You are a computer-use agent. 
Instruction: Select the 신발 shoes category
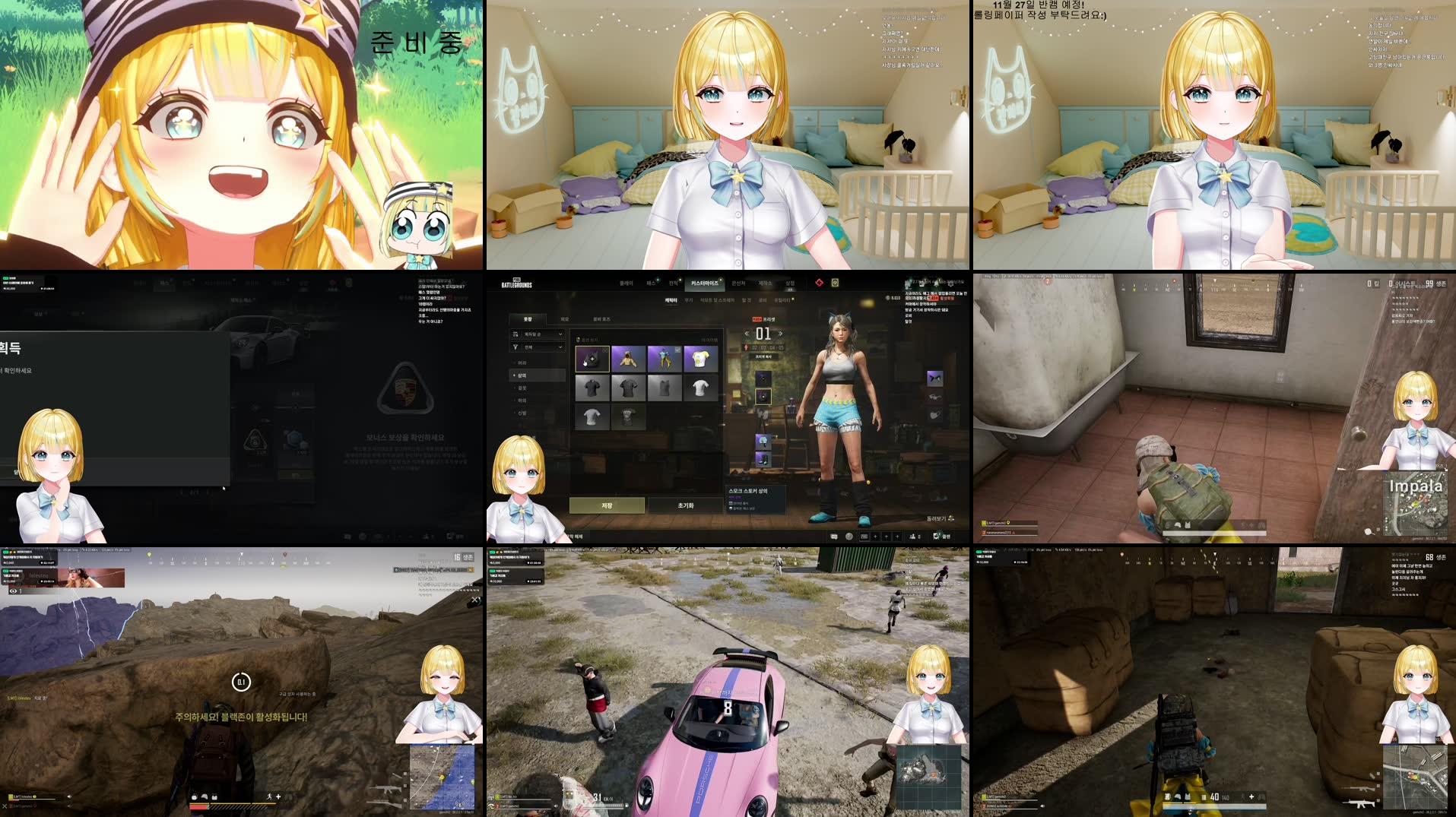[522, 413]
